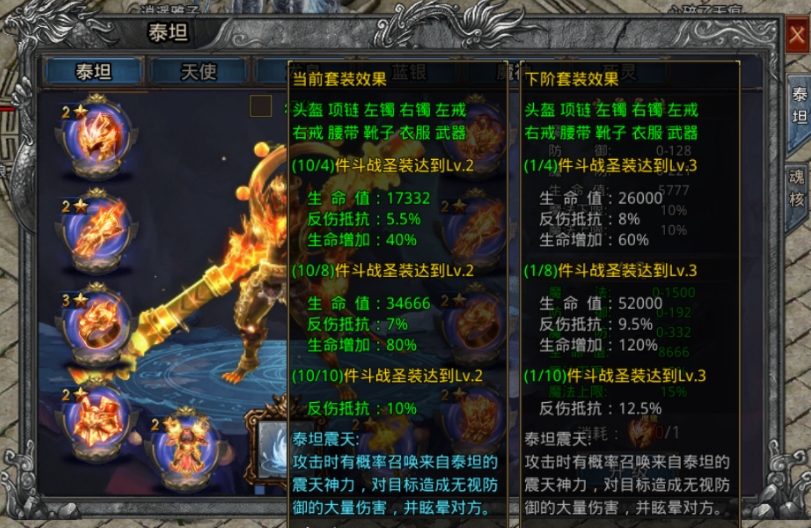Switch to the 天使 tab
Viewport: 811px width, 528px height.
[x=197, y=71]
